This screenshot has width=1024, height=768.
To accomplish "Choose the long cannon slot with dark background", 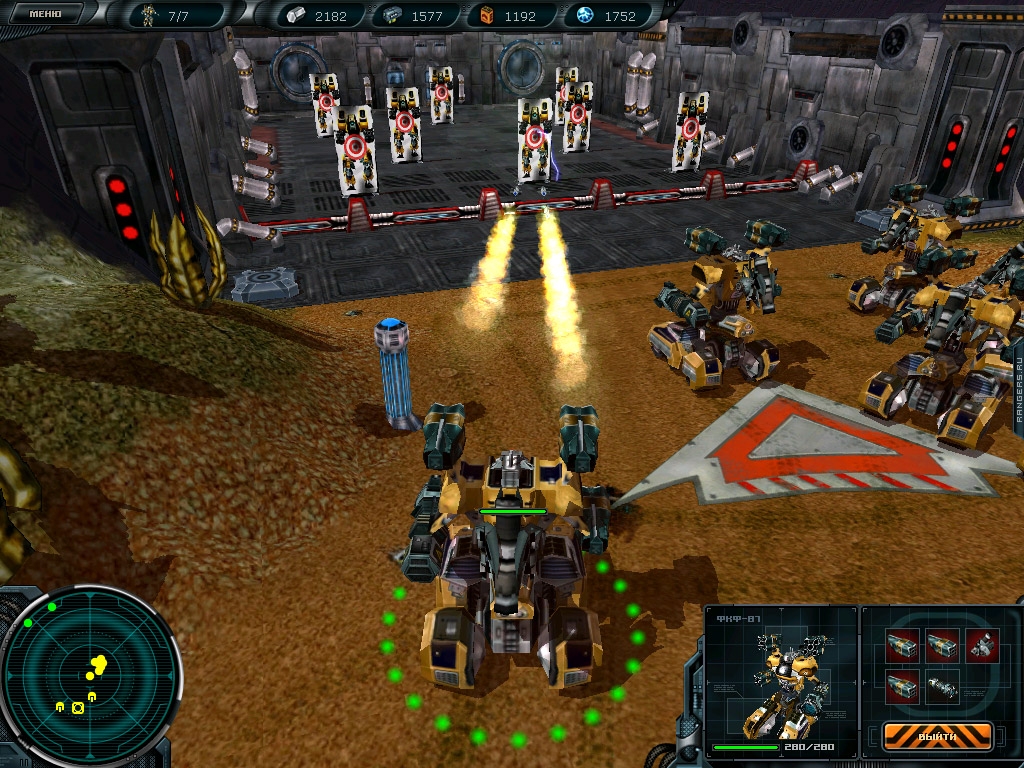I will point(943,687).
